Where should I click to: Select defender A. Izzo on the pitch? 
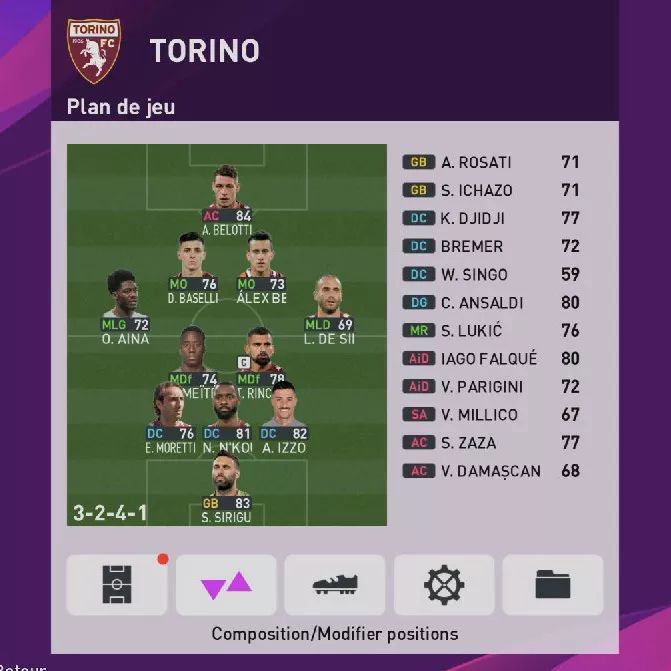tap(284, 410)
